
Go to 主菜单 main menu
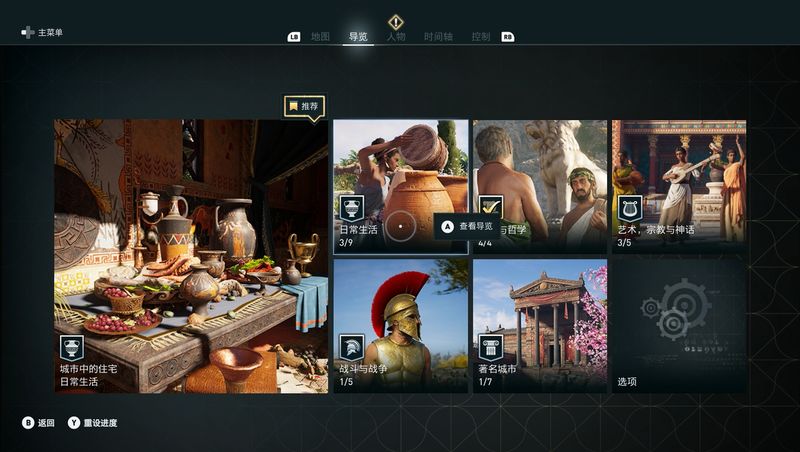coord(43,33)
